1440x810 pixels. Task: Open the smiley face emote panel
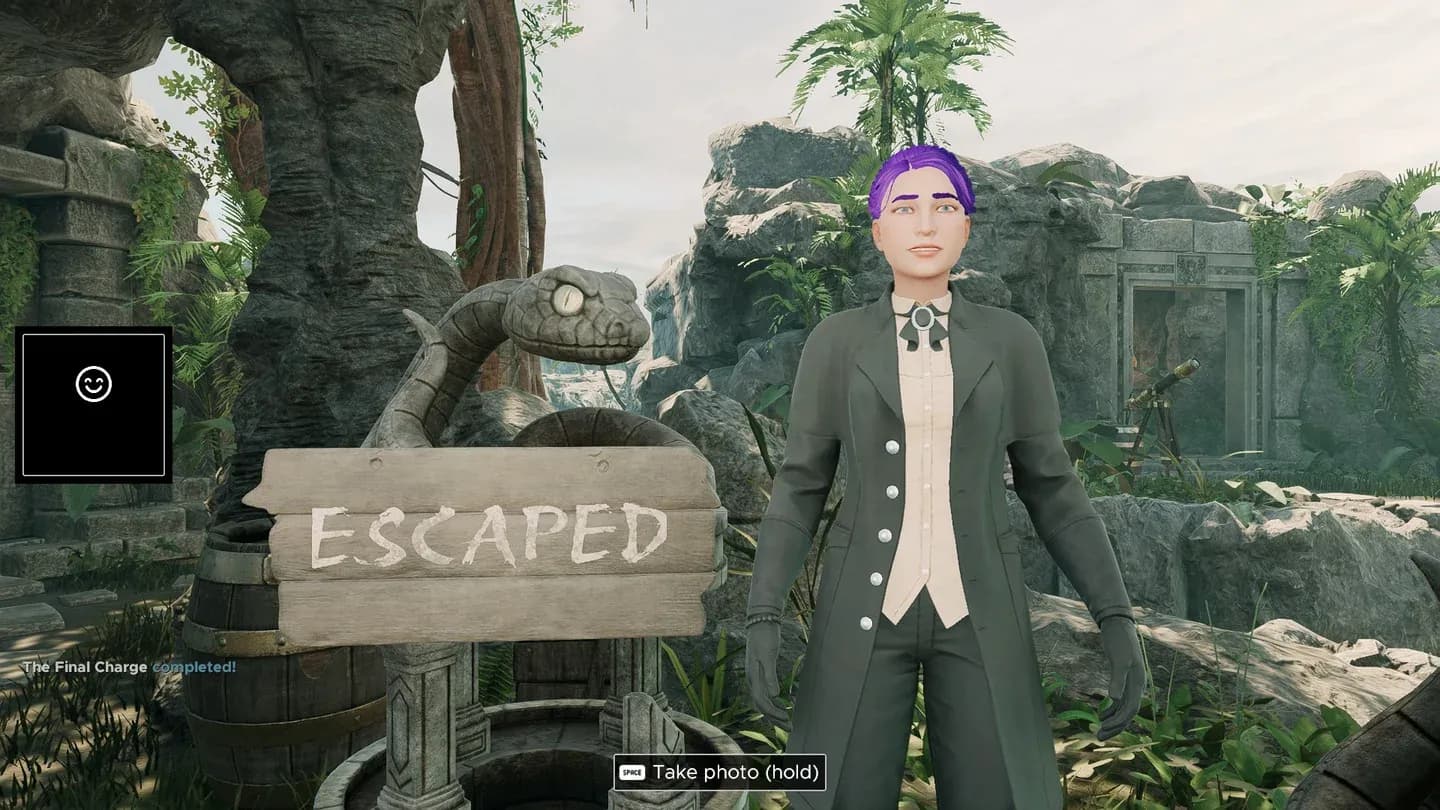coord(94,385)
